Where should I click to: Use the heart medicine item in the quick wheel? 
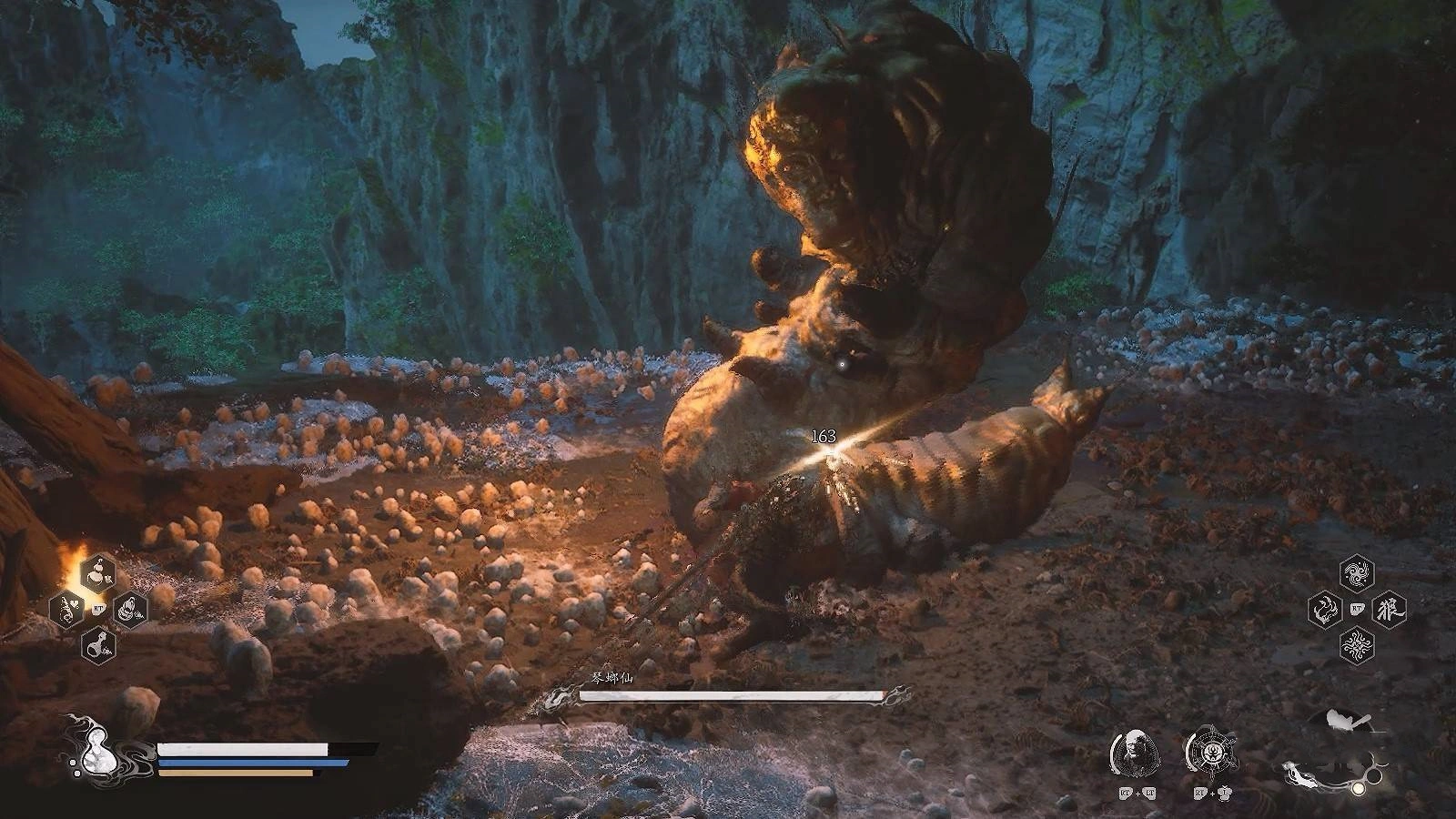(67, 609)
